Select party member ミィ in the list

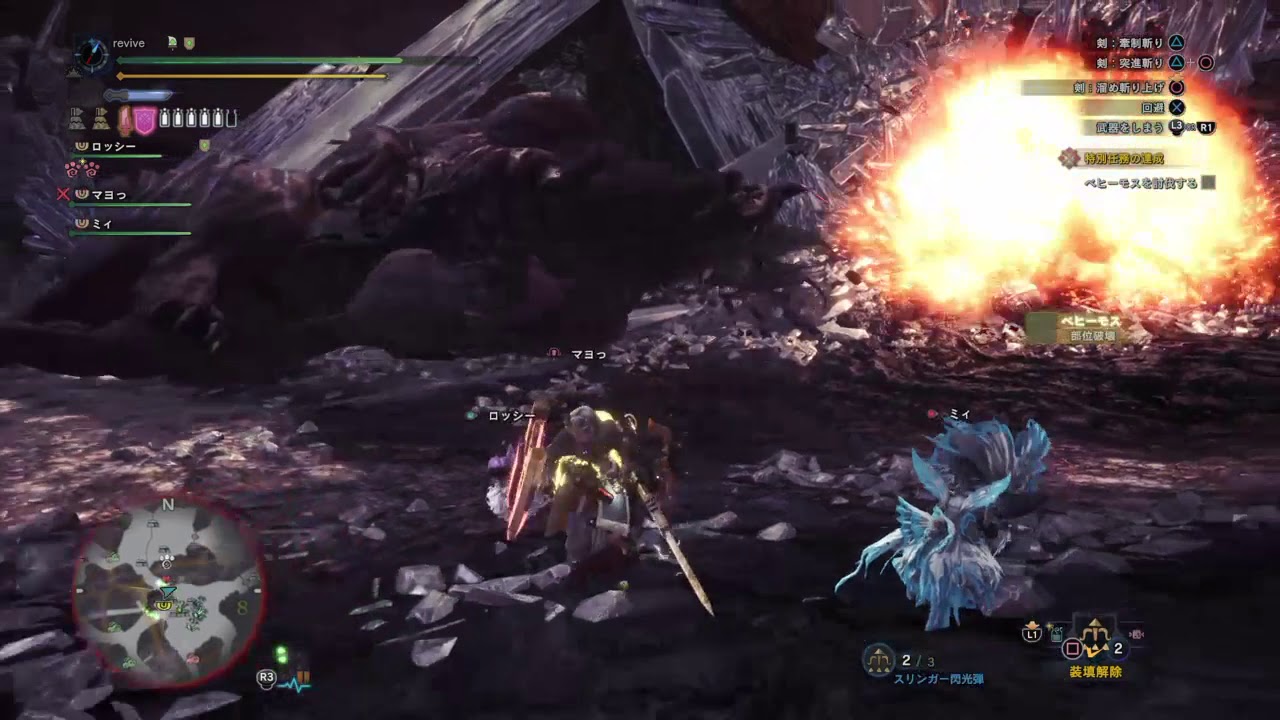coord(102,224)
